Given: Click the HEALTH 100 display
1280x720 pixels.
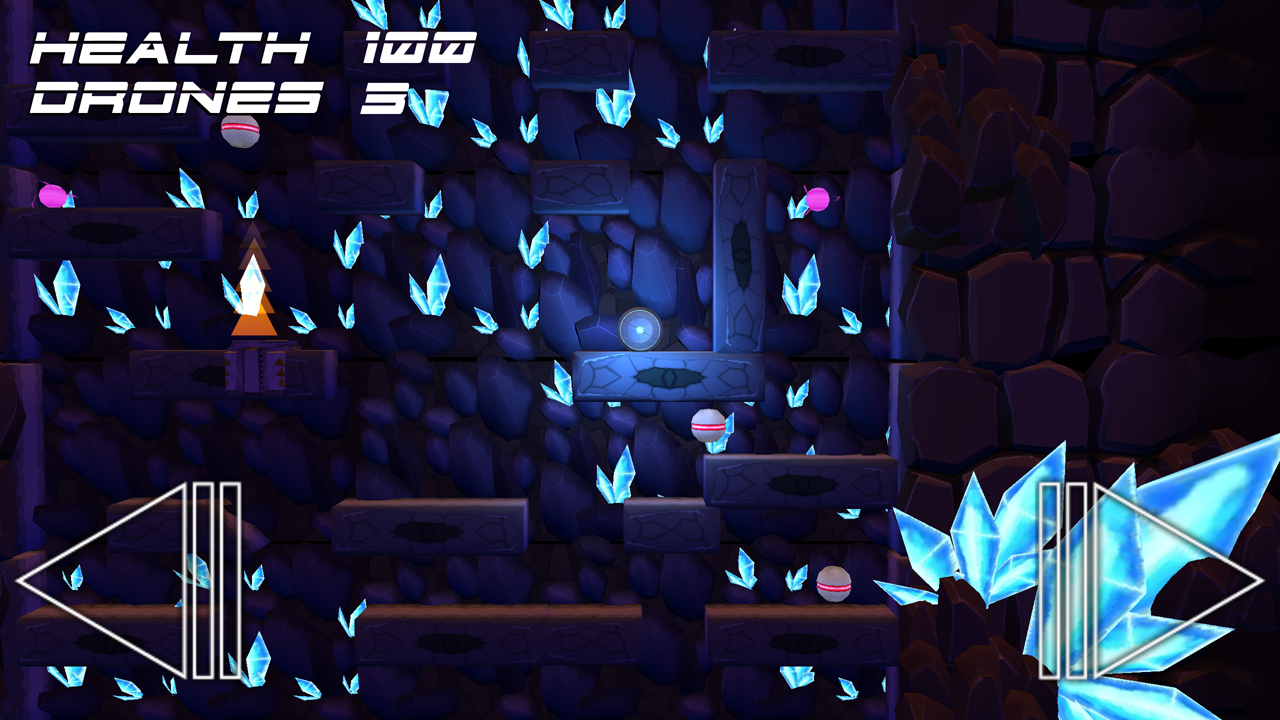Looking at the screenshot, I should (250, 45).
